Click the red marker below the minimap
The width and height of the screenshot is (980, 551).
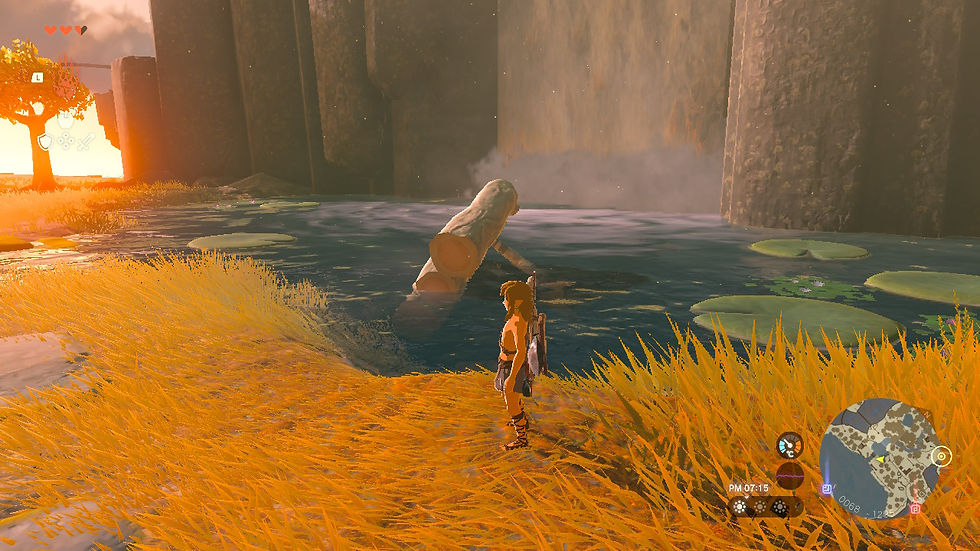[x=915, y=508]
